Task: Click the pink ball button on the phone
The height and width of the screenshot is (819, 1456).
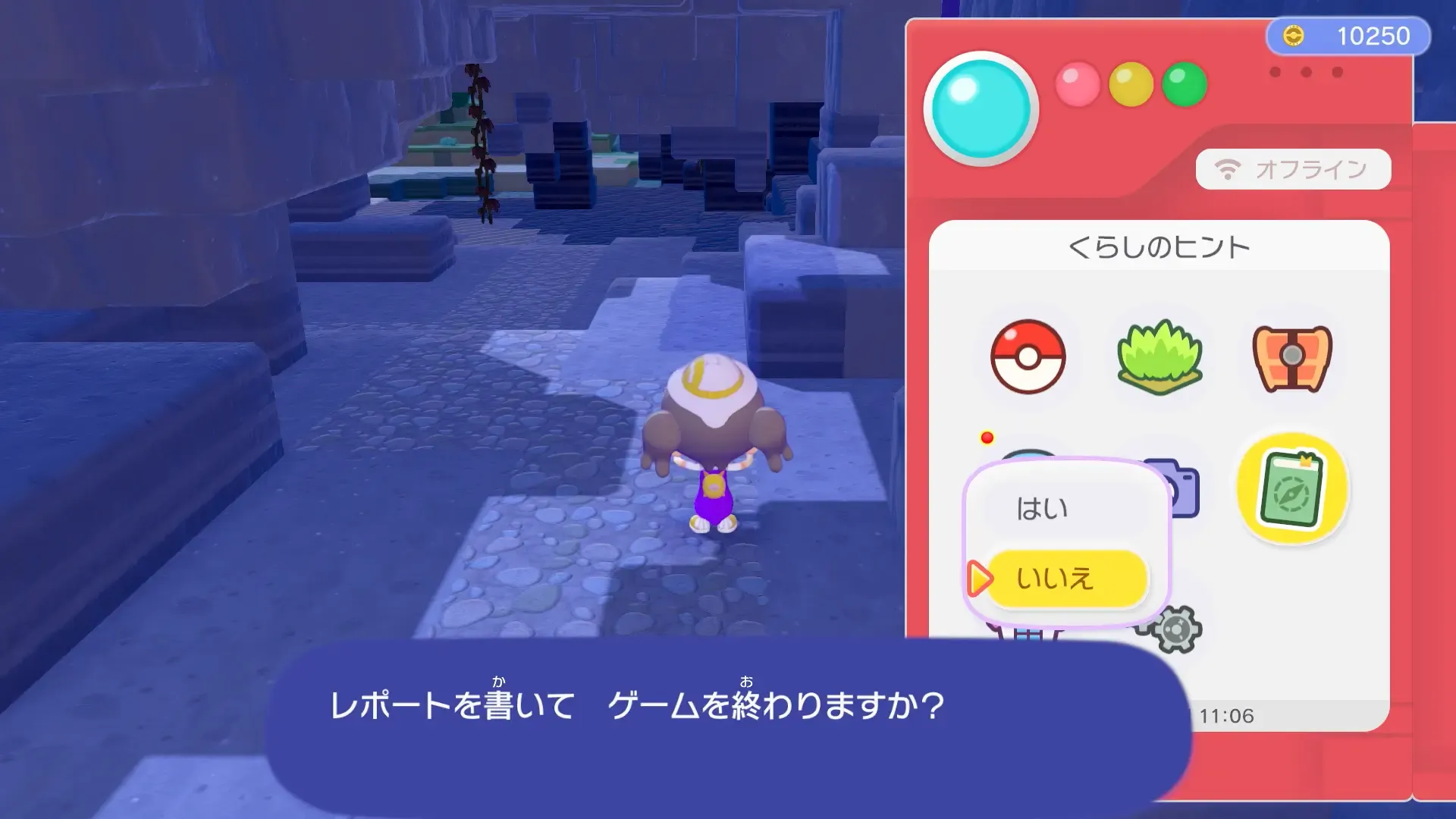Action: tap(1078, 86)
